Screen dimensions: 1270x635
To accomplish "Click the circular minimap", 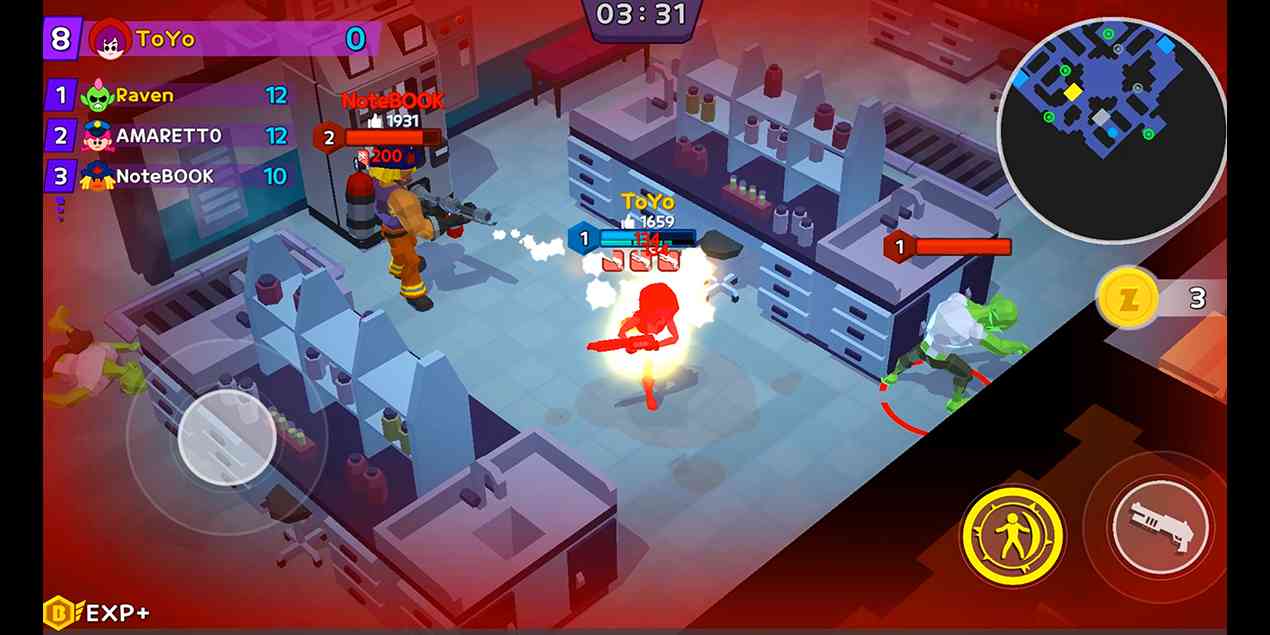I will click(x=1112, y=130).
